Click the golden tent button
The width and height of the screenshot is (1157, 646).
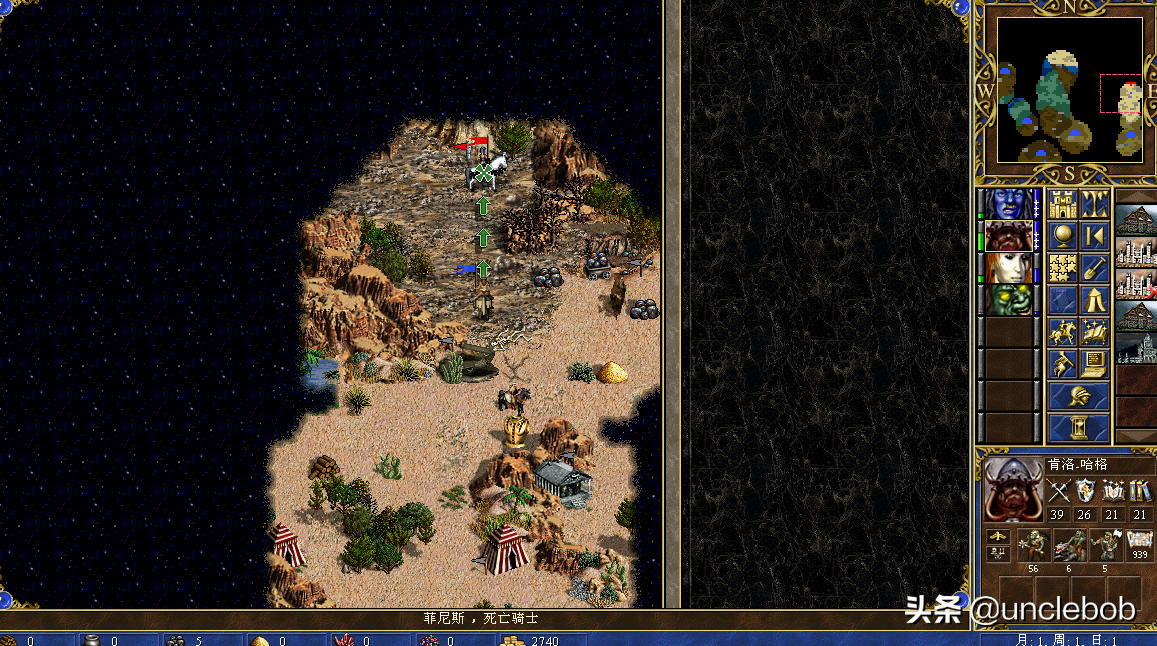pos(1095,300)
